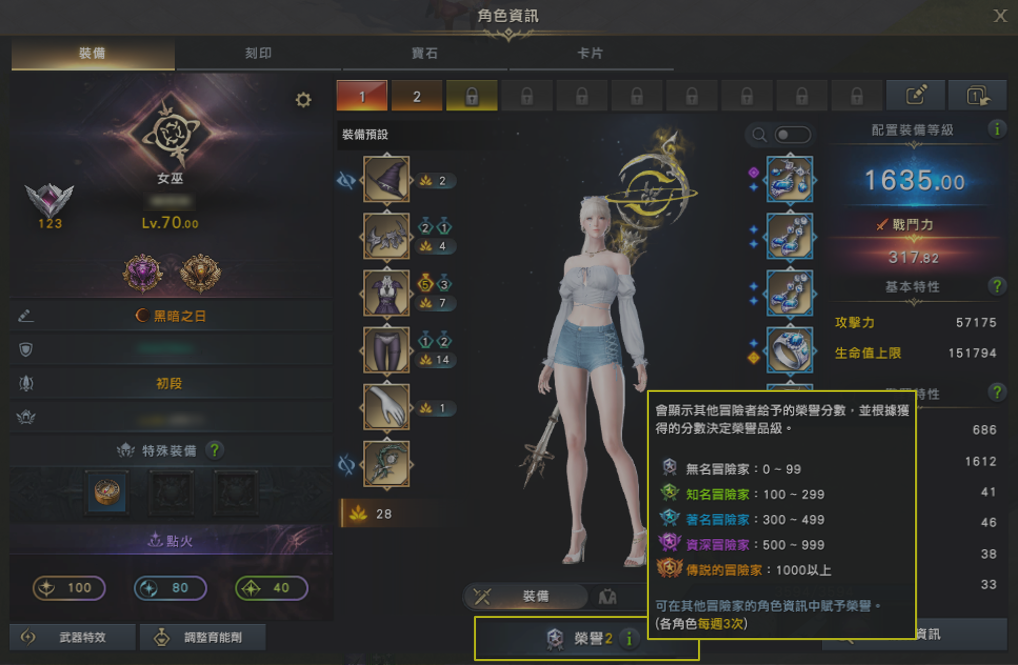This screenshot has width=1018, height=665.
Task: Select equipment preset 2
Action: [417, 96]
